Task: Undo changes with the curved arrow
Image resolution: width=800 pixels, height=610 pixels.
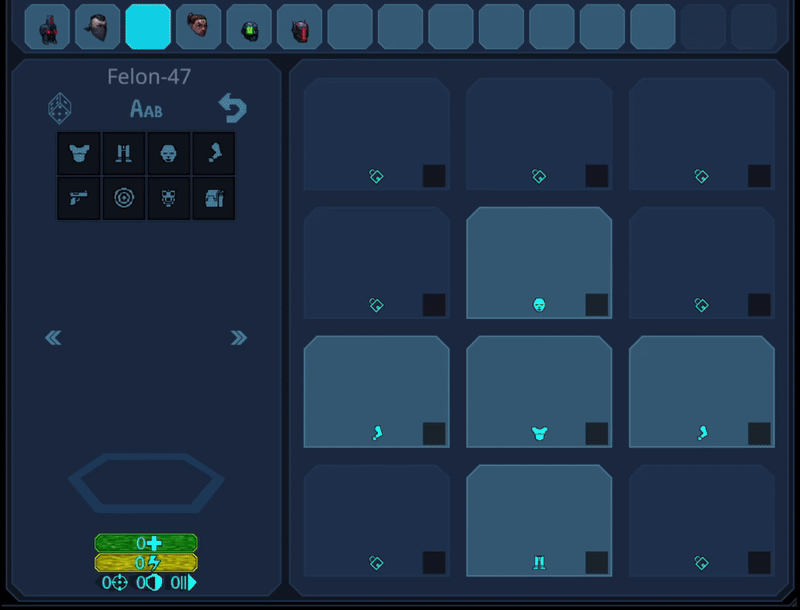Action: pos(232,107)
